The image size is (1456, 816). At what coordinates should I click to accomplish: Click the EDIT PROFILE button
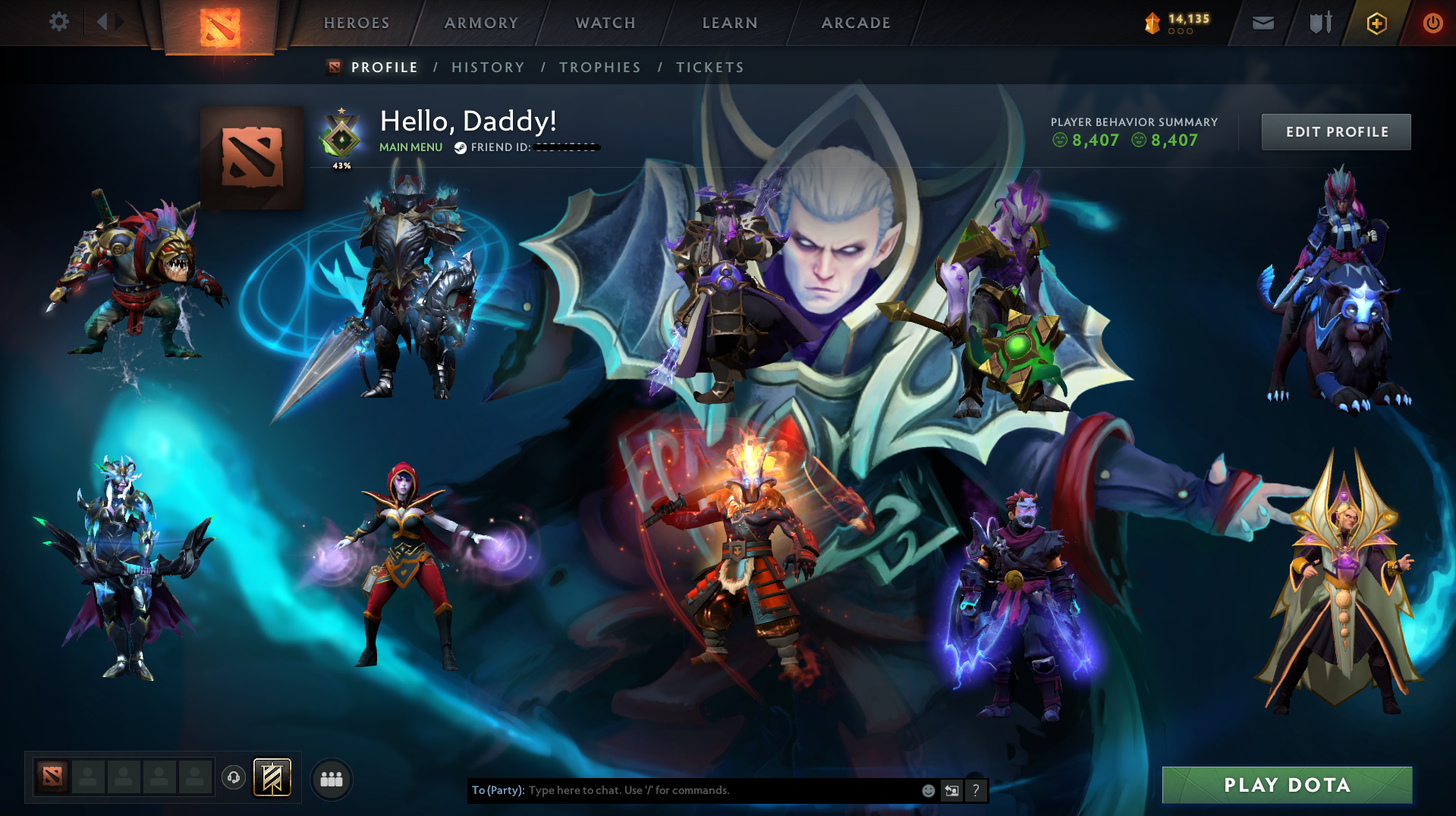(x=1335, y=131)
